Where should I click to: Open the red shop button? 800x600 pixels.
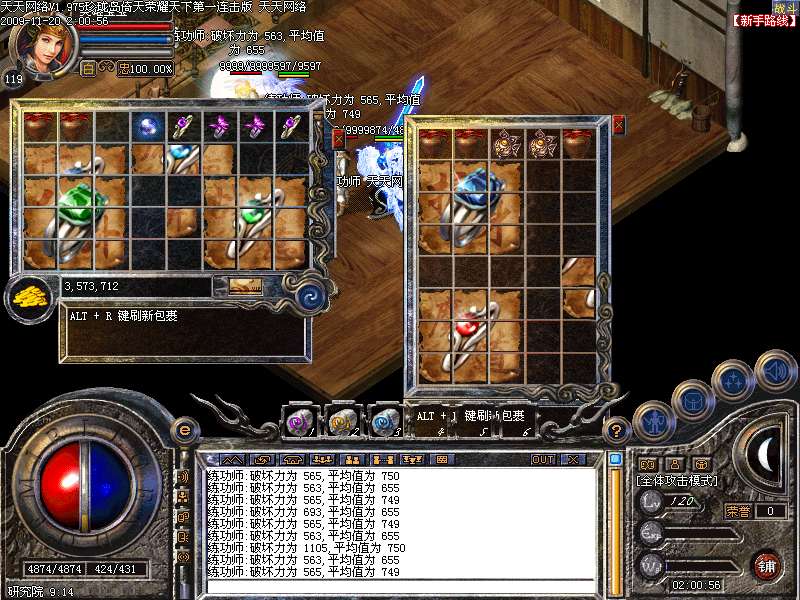(x=766, y=565)
